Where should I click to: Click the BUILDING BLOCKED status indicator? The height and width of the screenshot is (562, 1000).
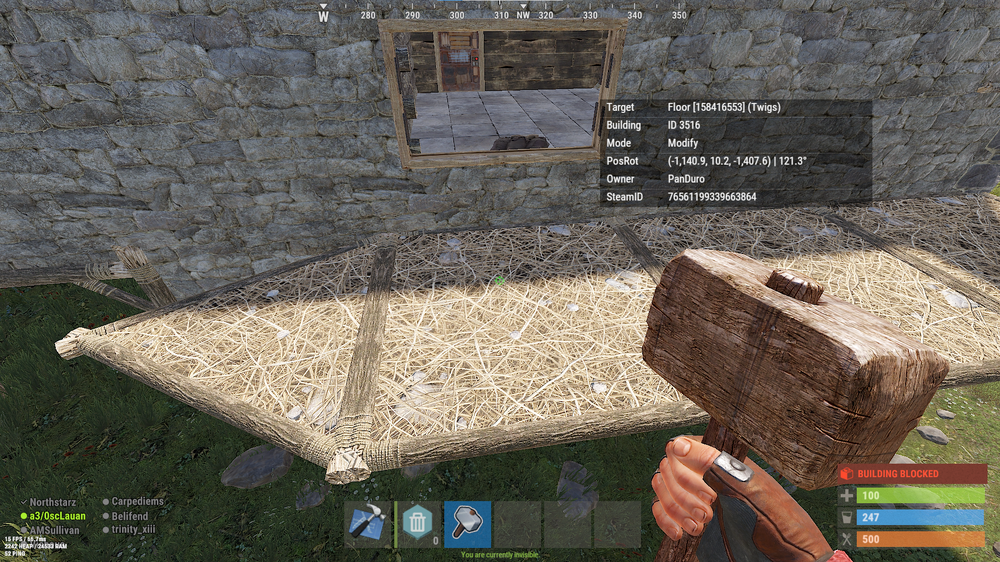point(912,473)
